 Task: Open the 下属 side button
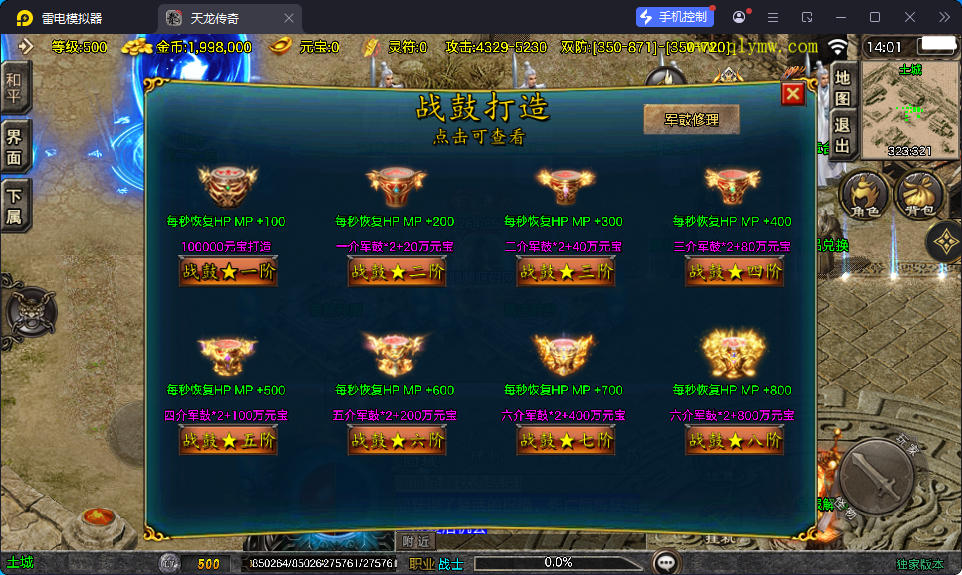point(15,206)
